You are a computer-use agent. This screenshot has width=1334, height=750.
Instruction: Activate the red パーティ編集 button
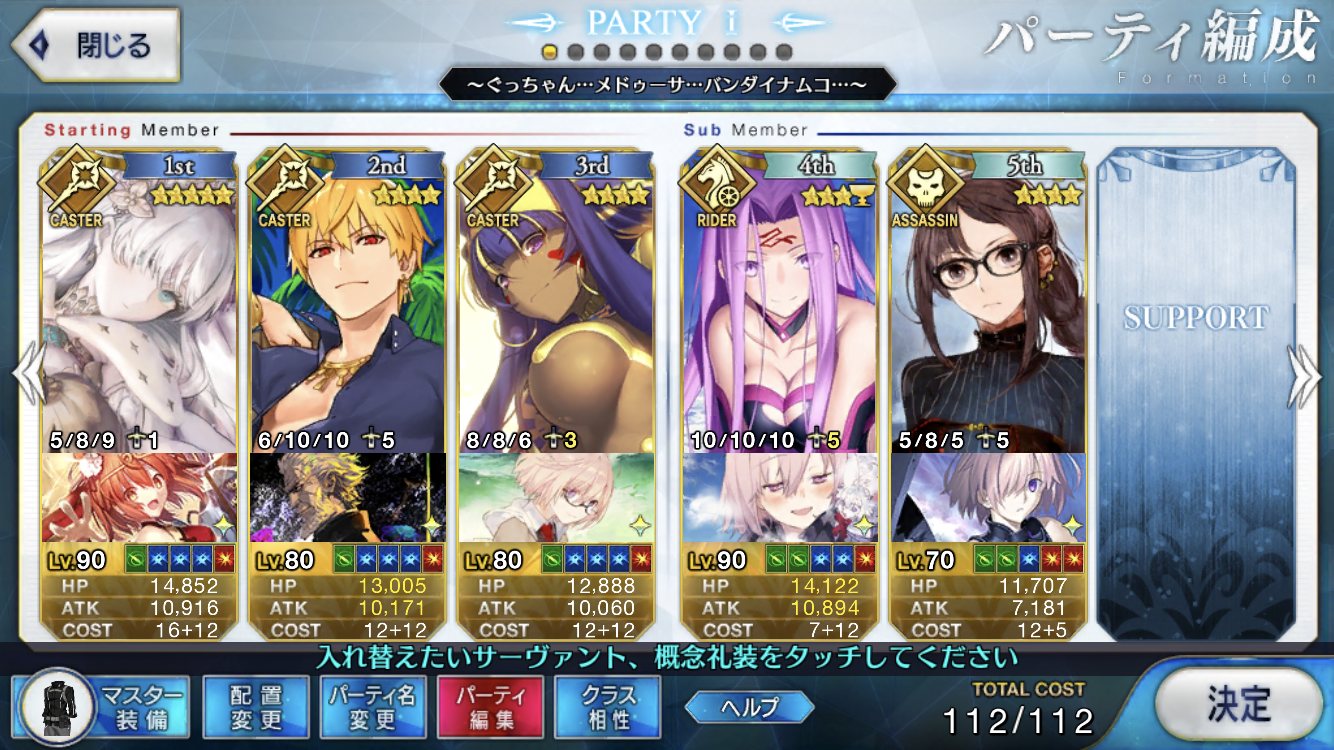[490, 706]
